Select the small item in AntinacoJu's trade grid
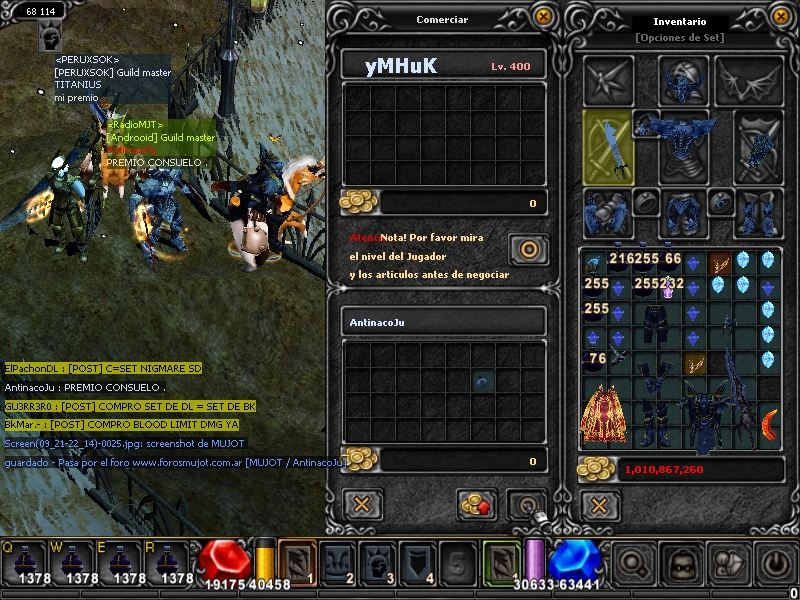Screen dimensions: 800x600 click(x=482, y=381)
